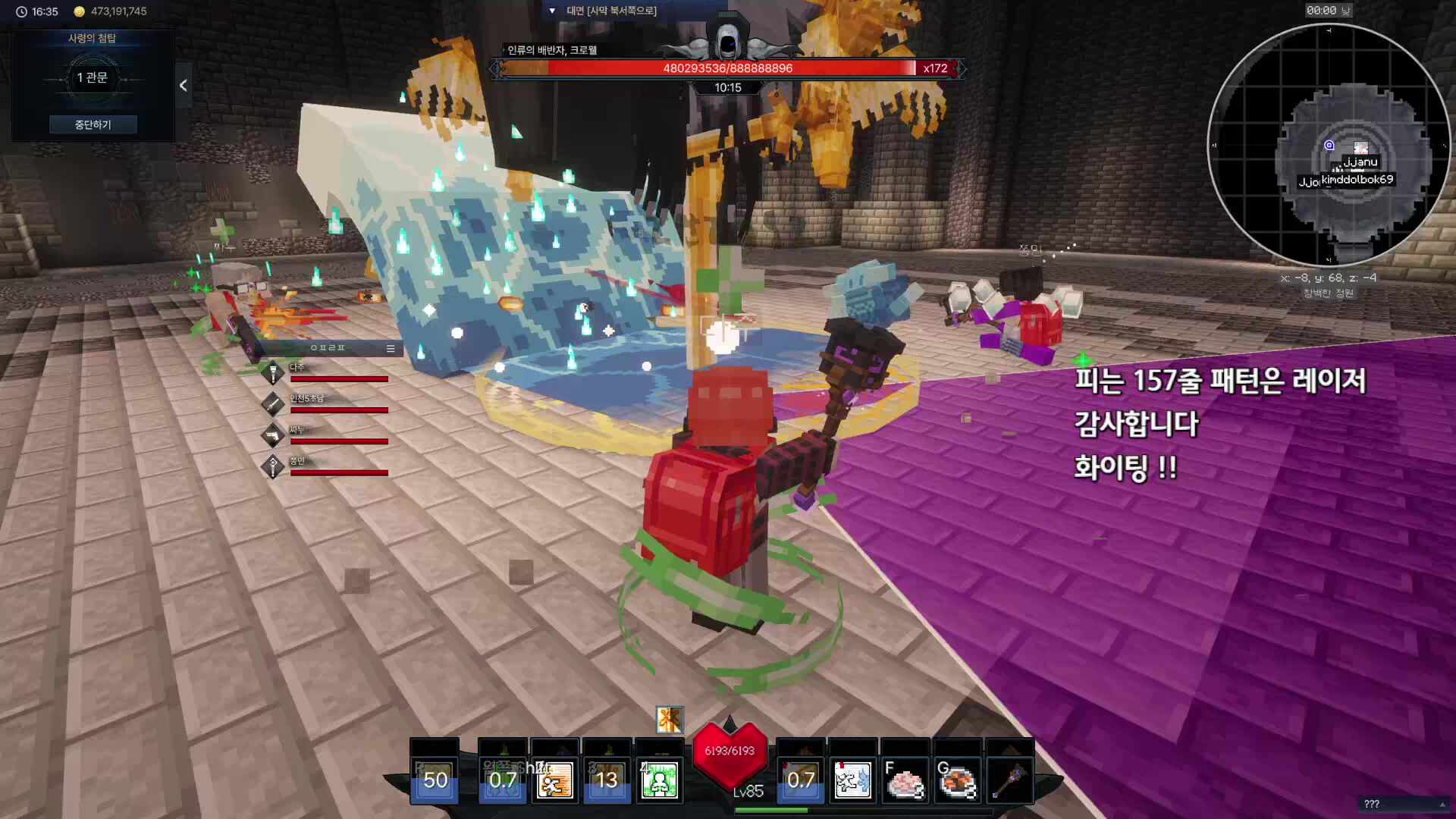Image resolution: width=1456 pixels, height=819 pixels.
Task: Activate the blue ghost-chase skill icon
Action: click(x=852, y=780)
